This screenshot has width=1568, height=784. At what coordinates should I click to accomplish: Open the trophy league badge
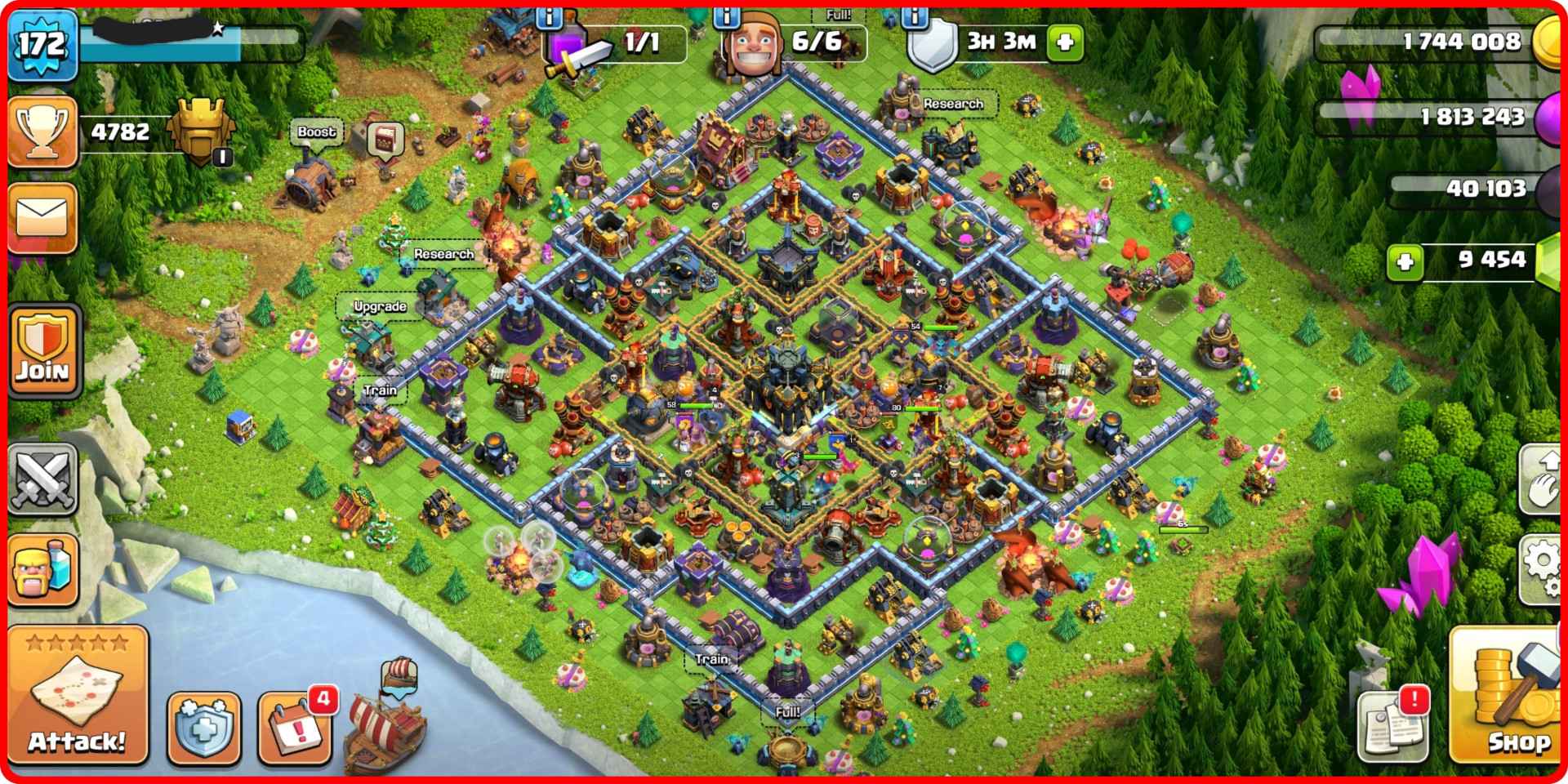tap(41, 131)
